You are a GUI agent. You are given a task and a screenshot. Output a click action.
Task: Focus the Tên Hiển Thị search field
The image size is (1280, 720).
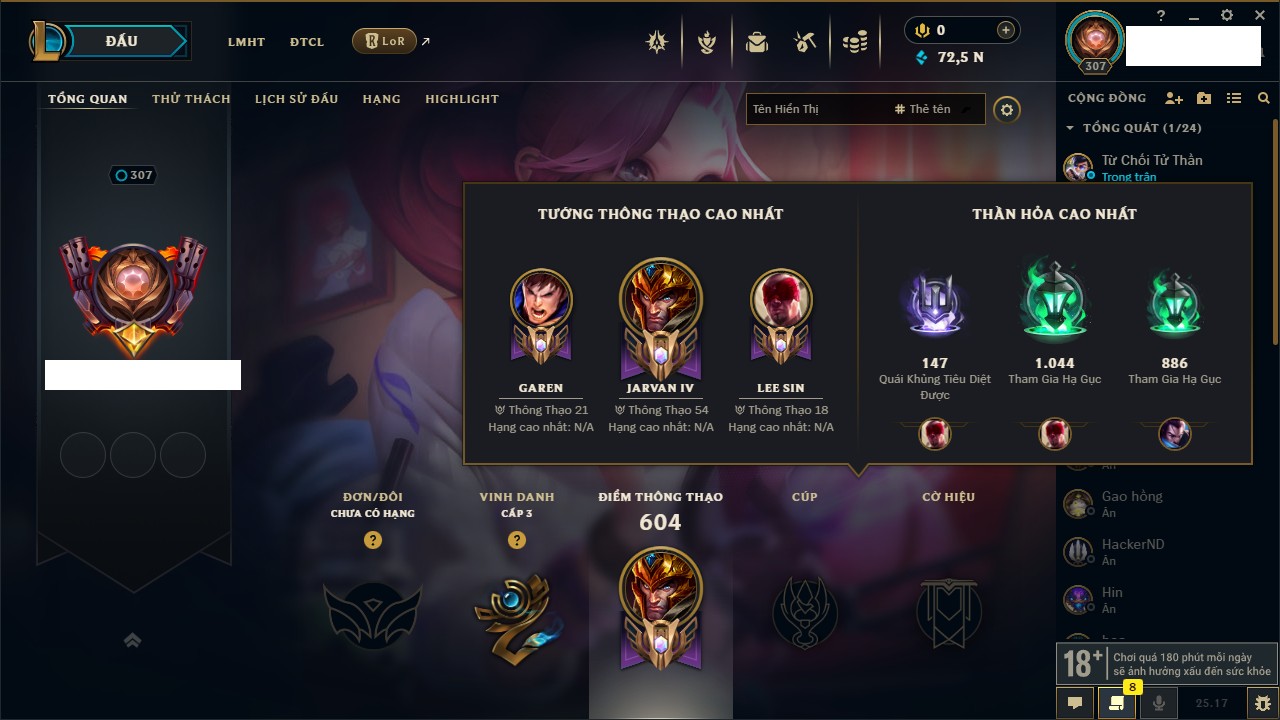pyautogui.click(x=815, y=109)
